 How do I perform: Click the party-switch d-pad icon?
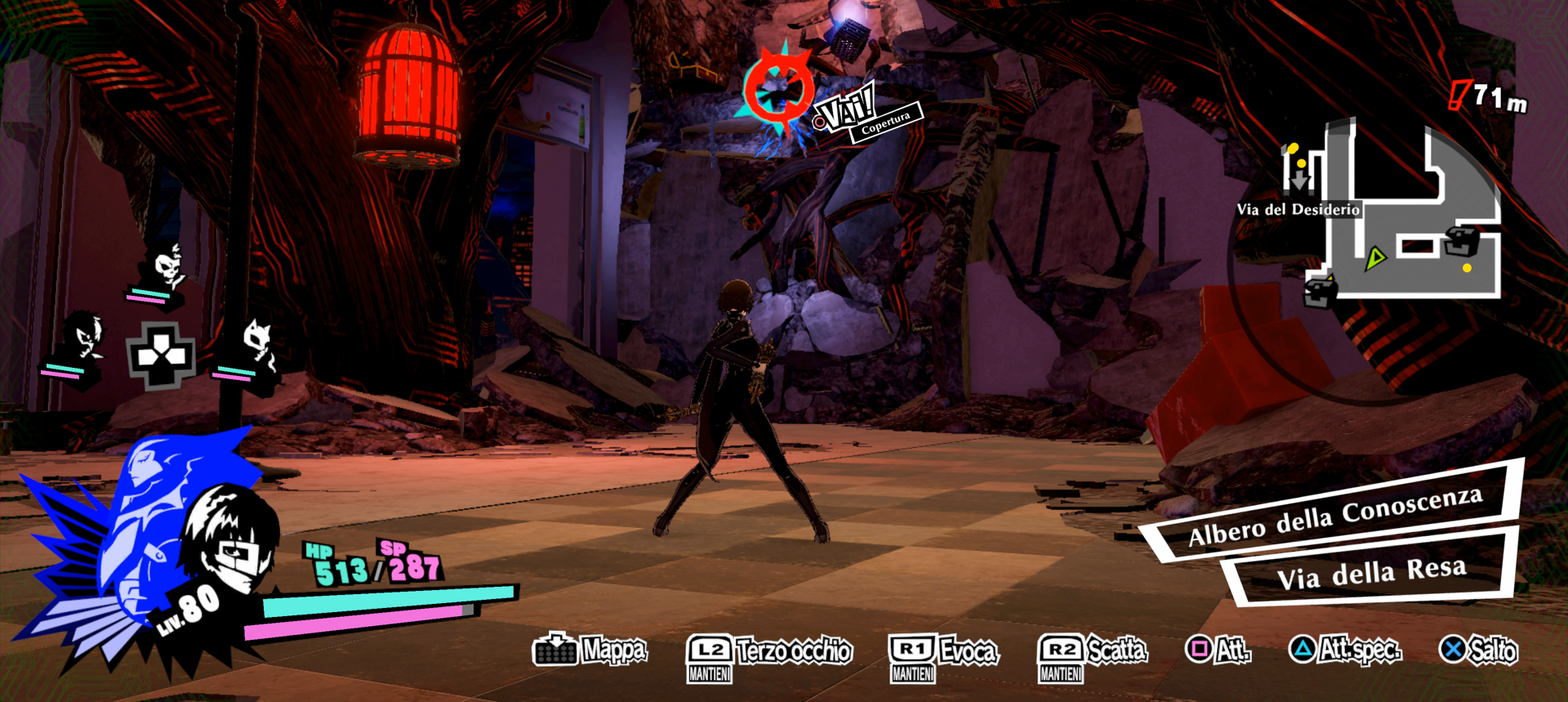(x=161, y=355)
